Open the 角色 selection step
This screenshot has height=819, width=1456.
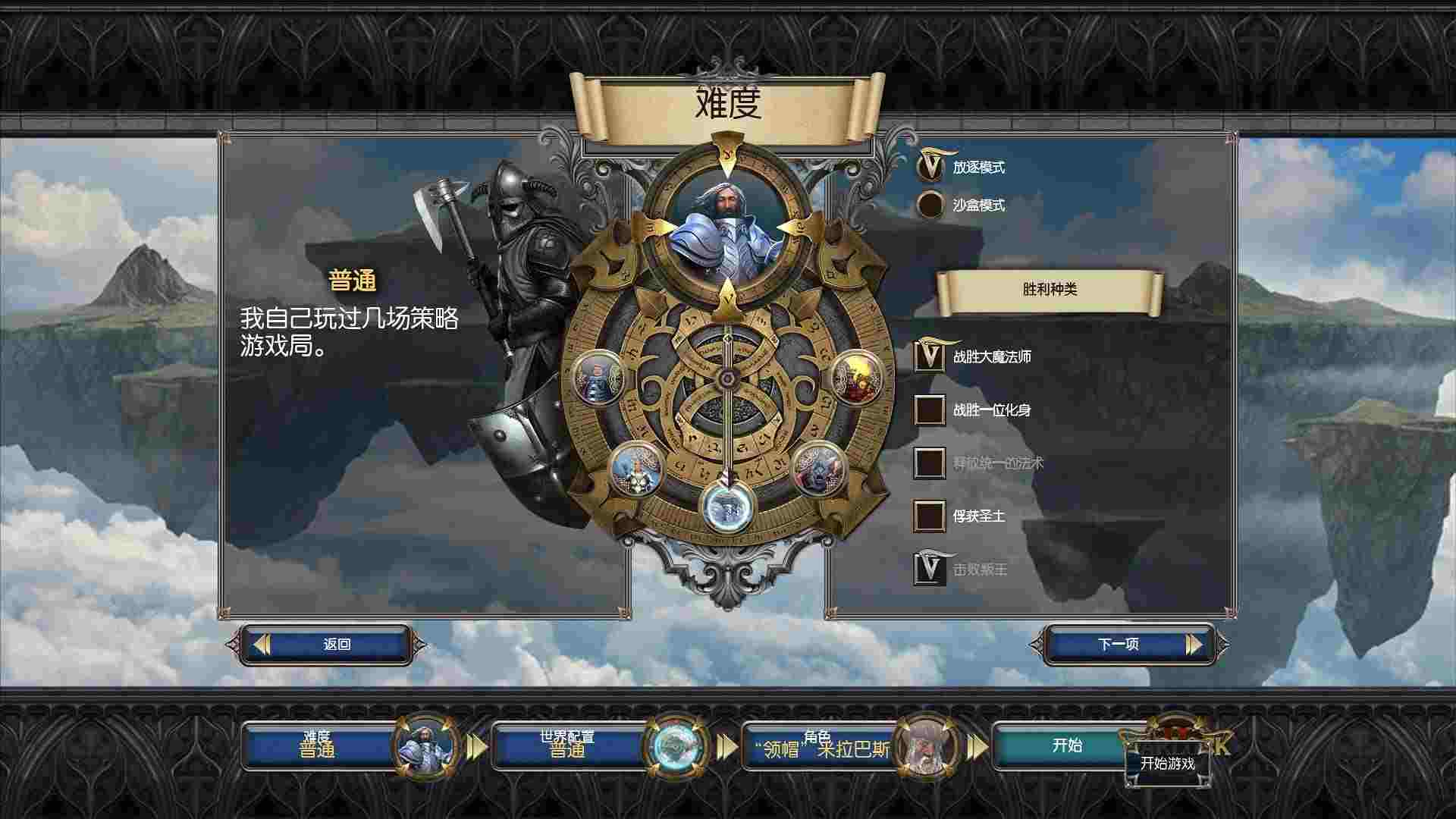tap(817, 745)
